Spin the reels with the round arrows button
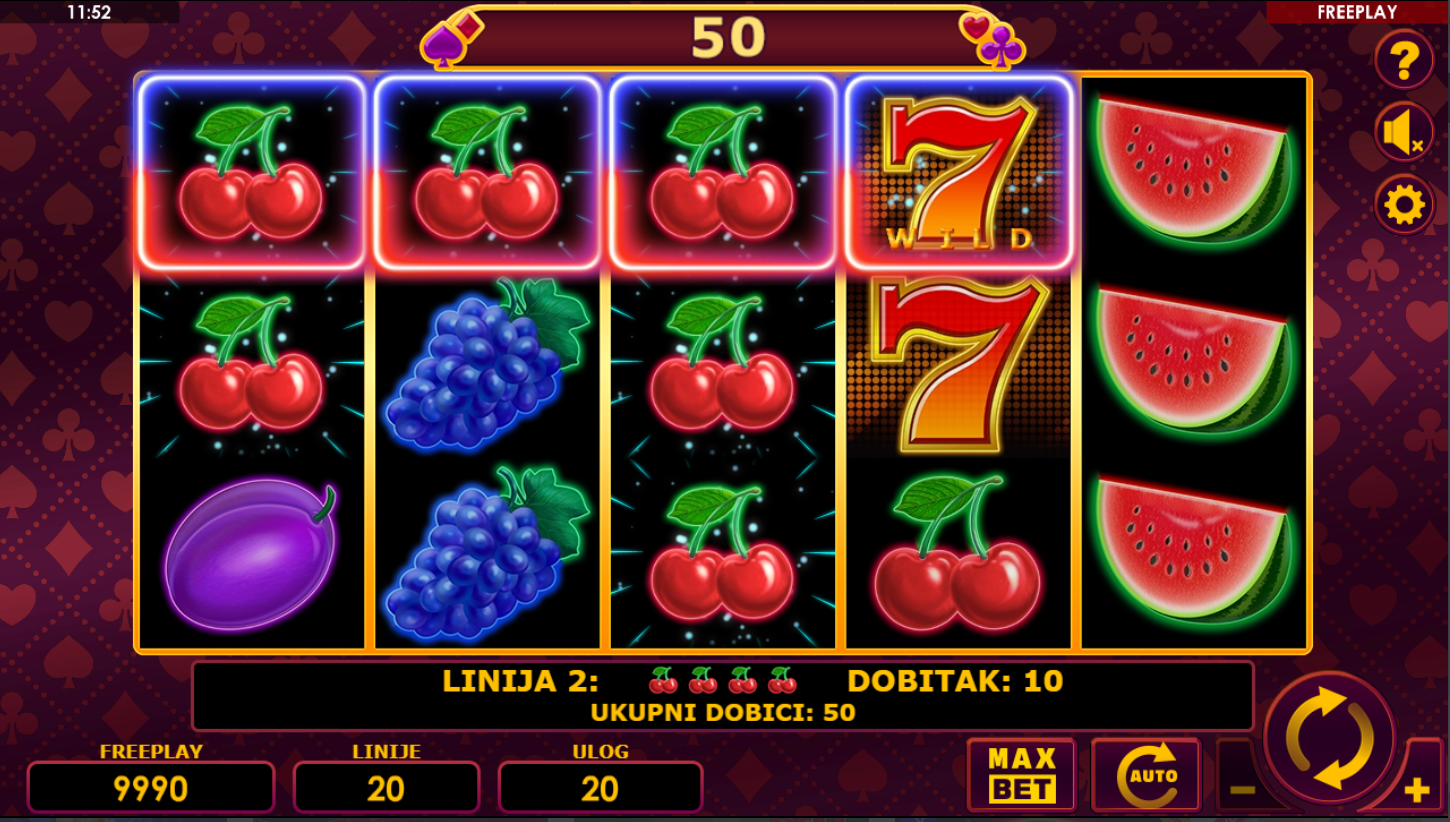The height and width of the screenshot is (822, 1450). [1329, 738]
